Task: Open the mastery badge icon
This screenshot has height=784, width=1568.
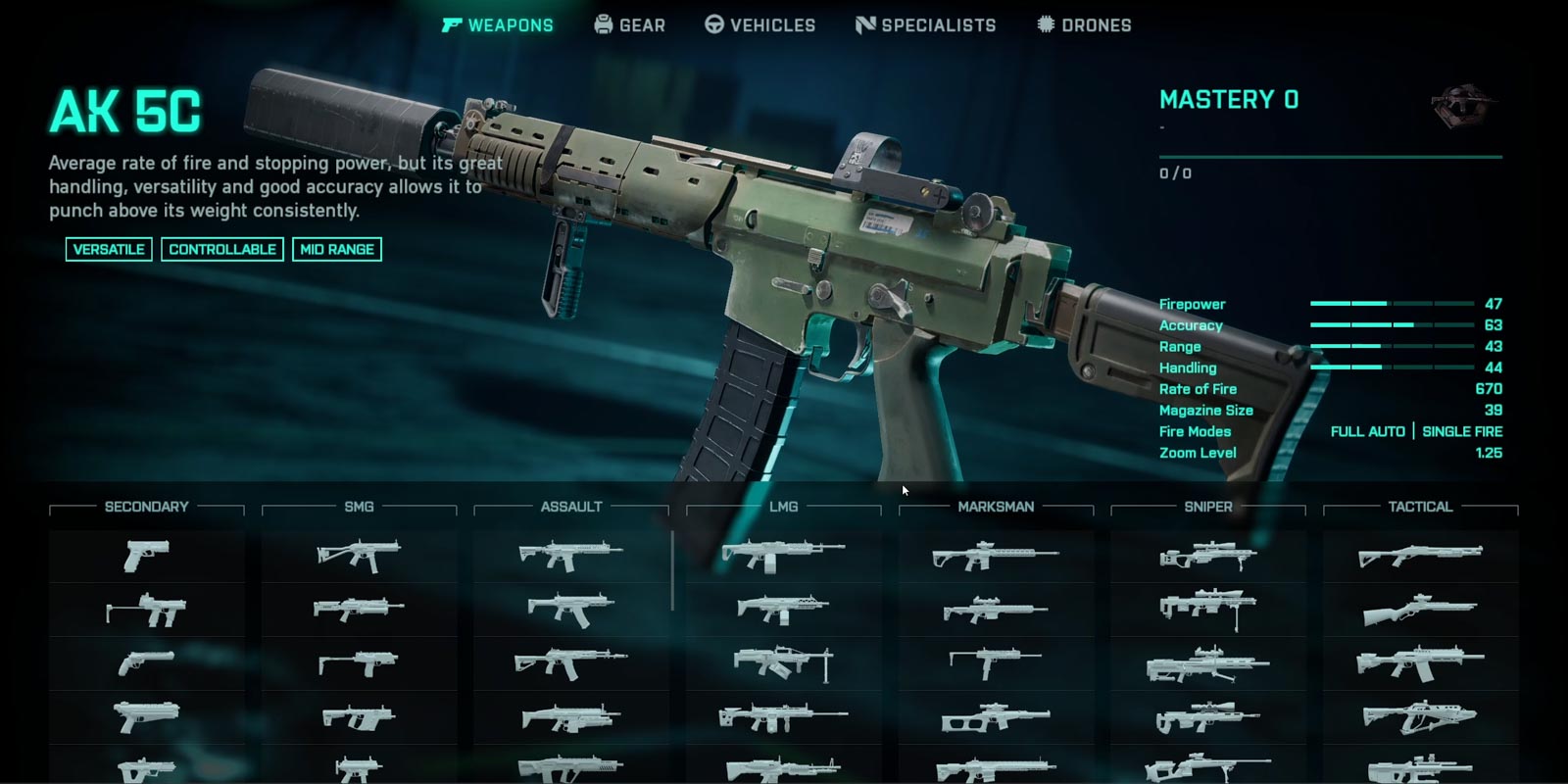Action: tap(1459, 105)
